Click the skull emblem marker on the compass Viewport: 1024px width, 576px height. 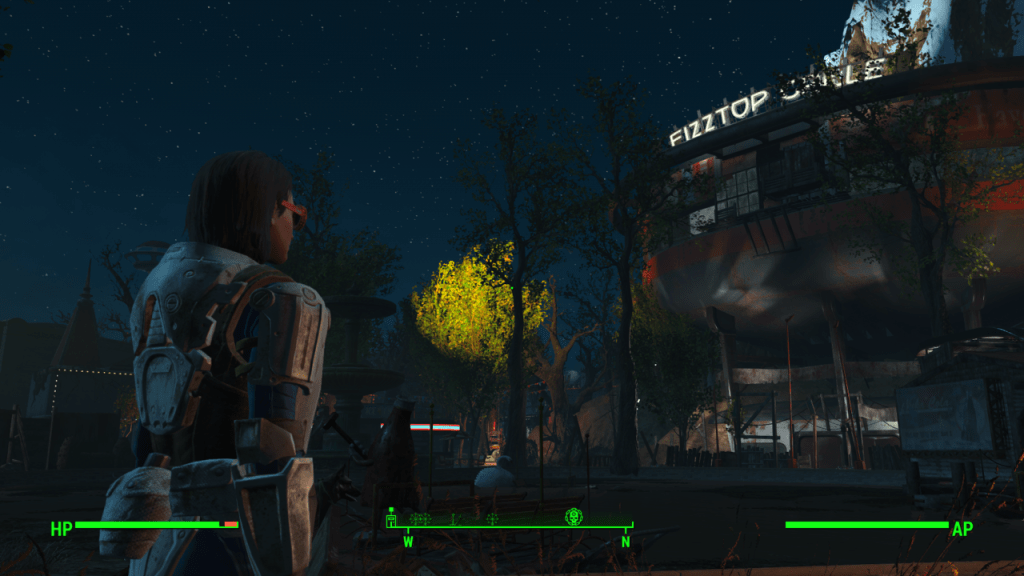tap(574, 516)
